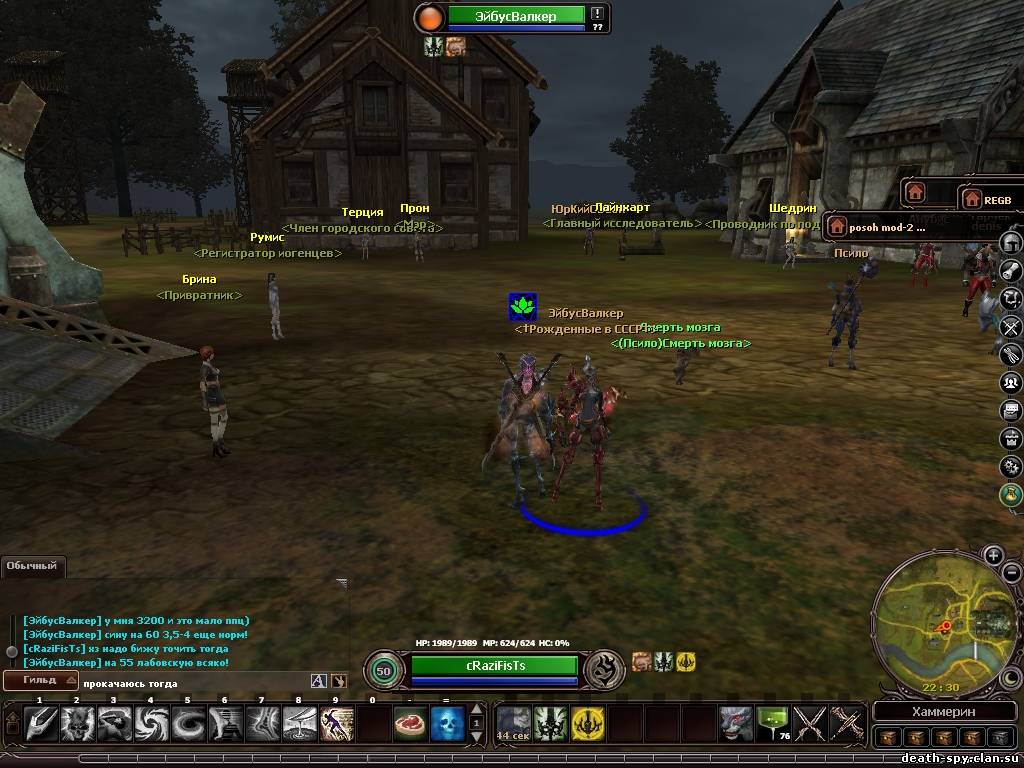The width and height of the screenshot is (1024, 768).
Task: Click the exclamation button on target frame
Action: click(597, 14)
